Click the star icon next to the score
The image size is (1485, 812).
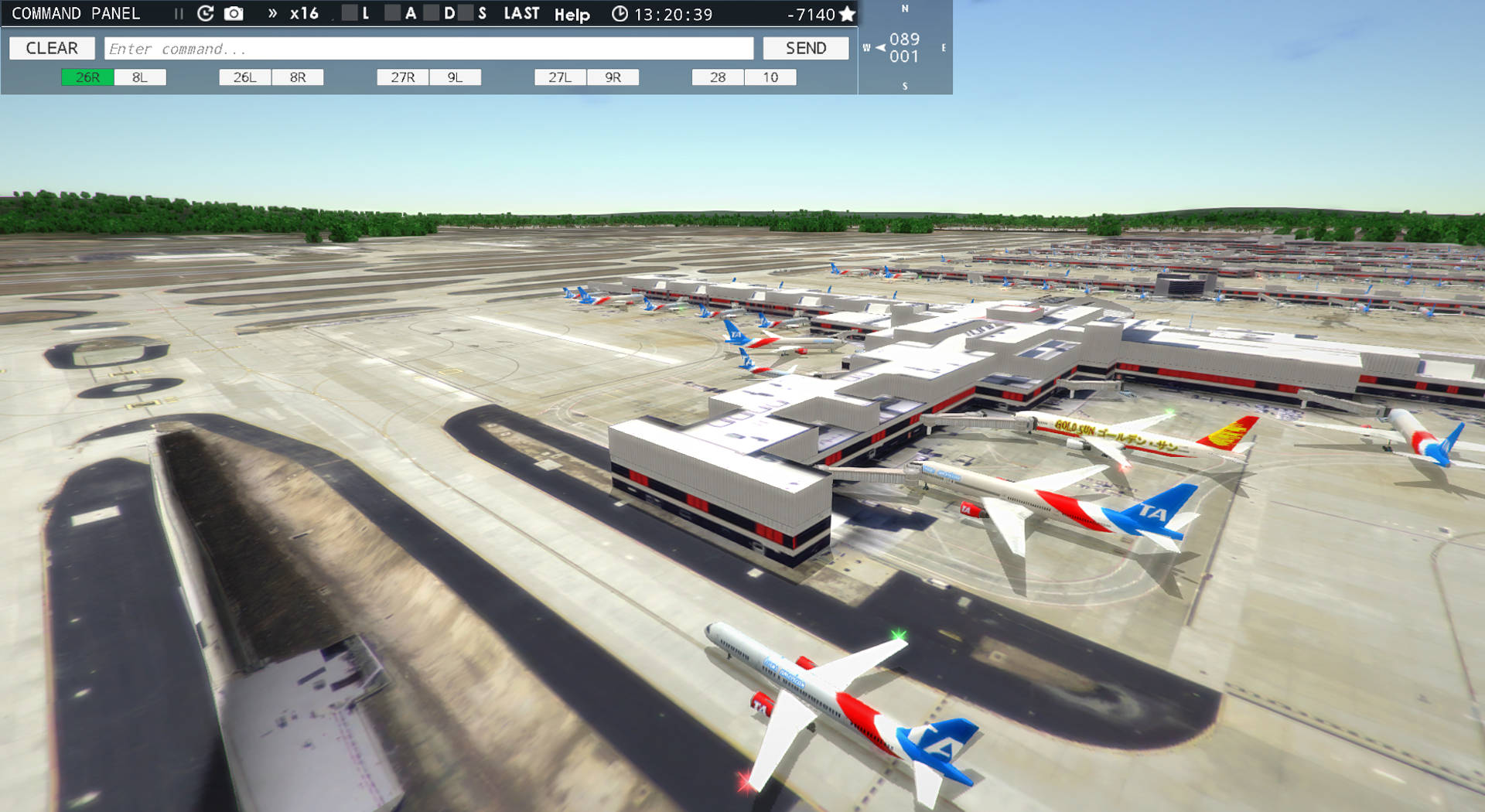(848, 13)
